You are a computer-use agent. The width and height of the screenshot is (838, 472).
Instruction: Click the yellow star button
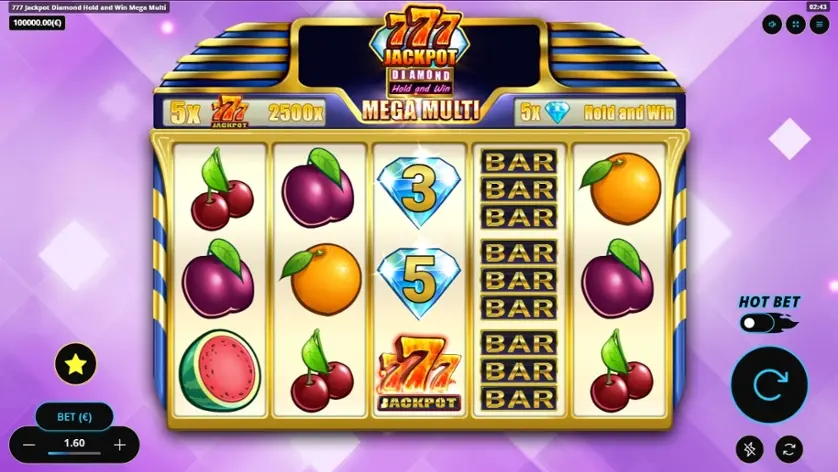[75, 365]
